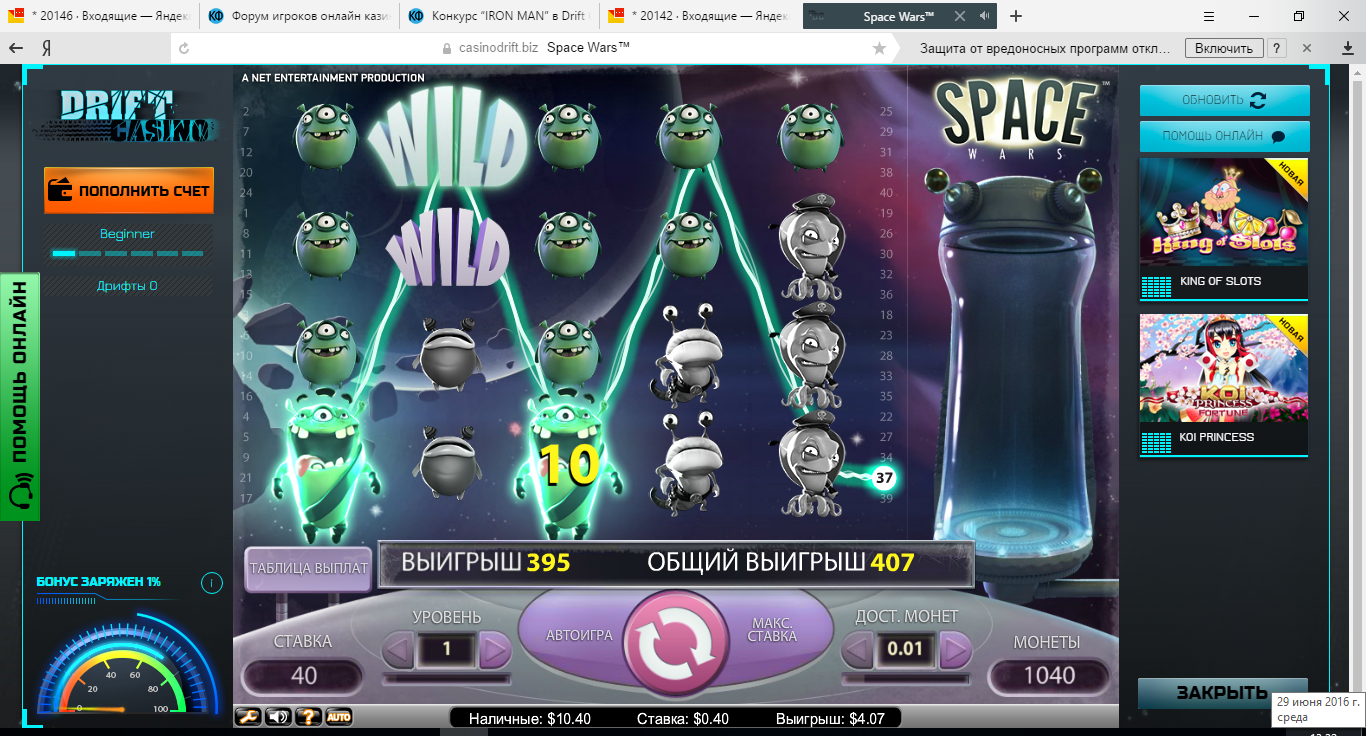Increase the coin value
This screenshot has width=1366, height=736.
tap(955, 650)
